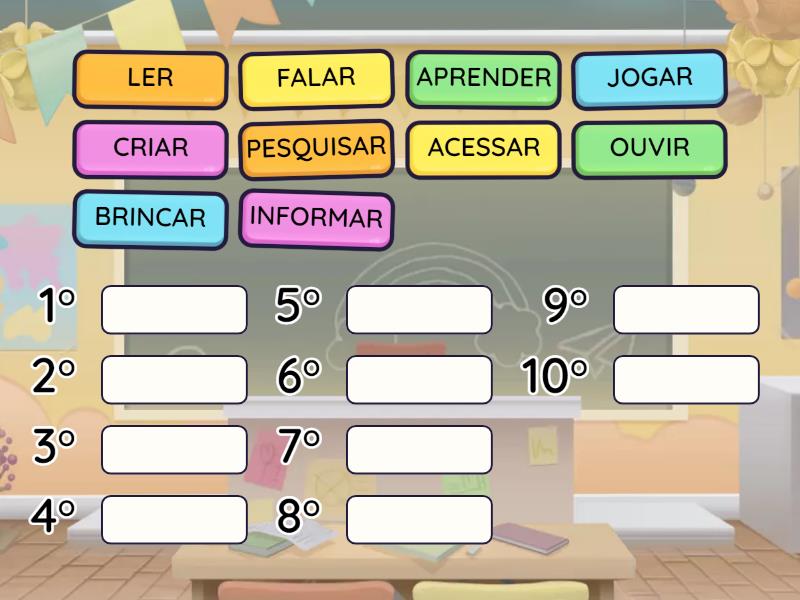Click the blue JOGAR tile

(649, 78)
